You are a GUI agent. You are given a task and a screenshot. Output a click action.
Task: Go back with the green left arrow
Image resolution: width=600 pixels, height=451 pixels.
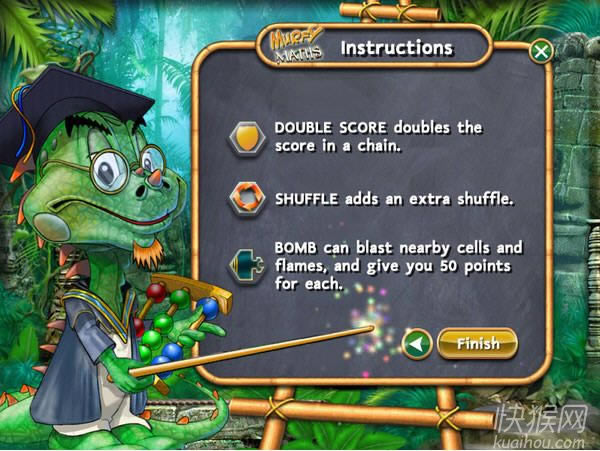click(416, 344)
